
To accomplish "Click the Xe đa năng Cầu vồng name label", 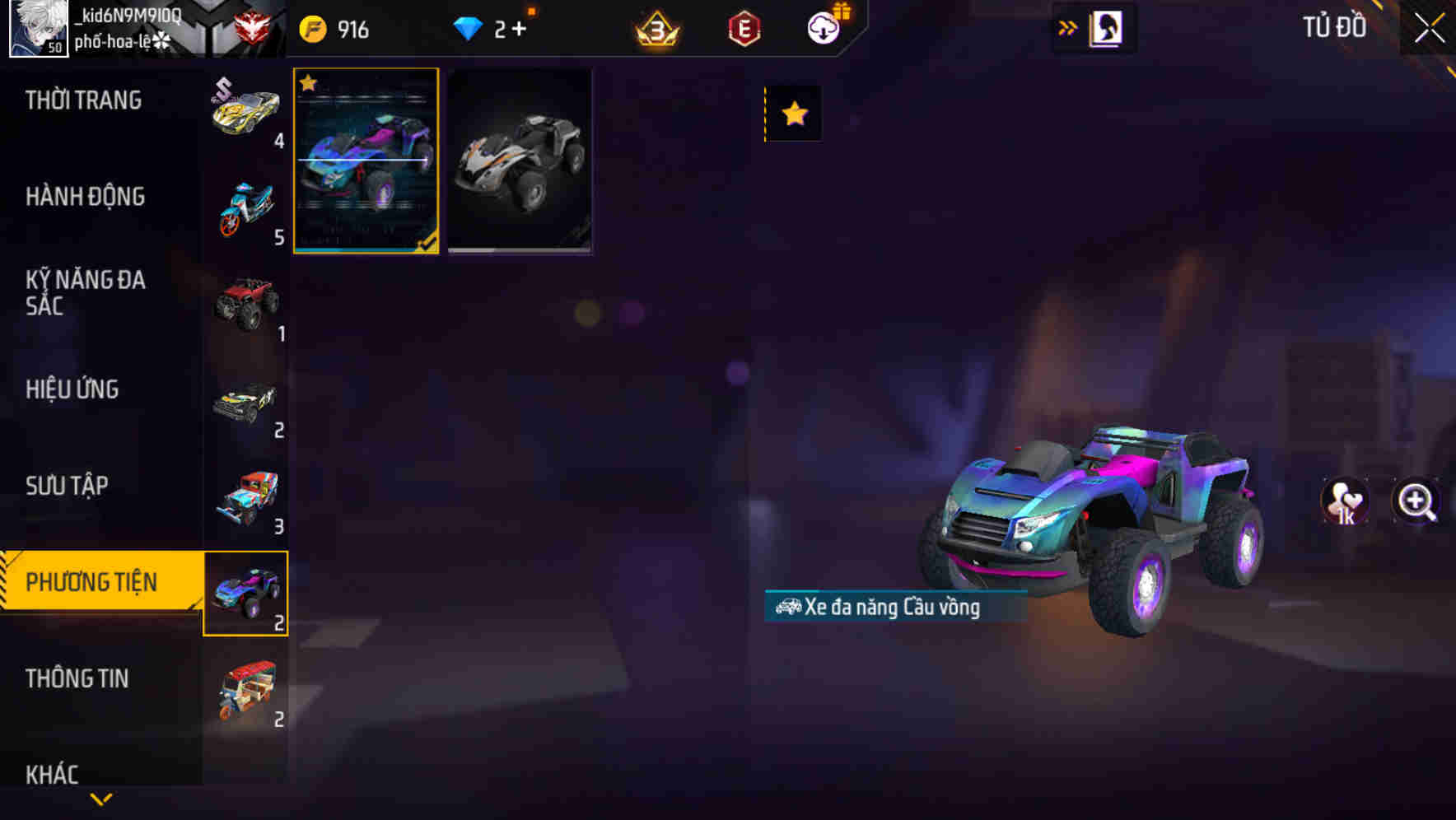I will (894, 608).
